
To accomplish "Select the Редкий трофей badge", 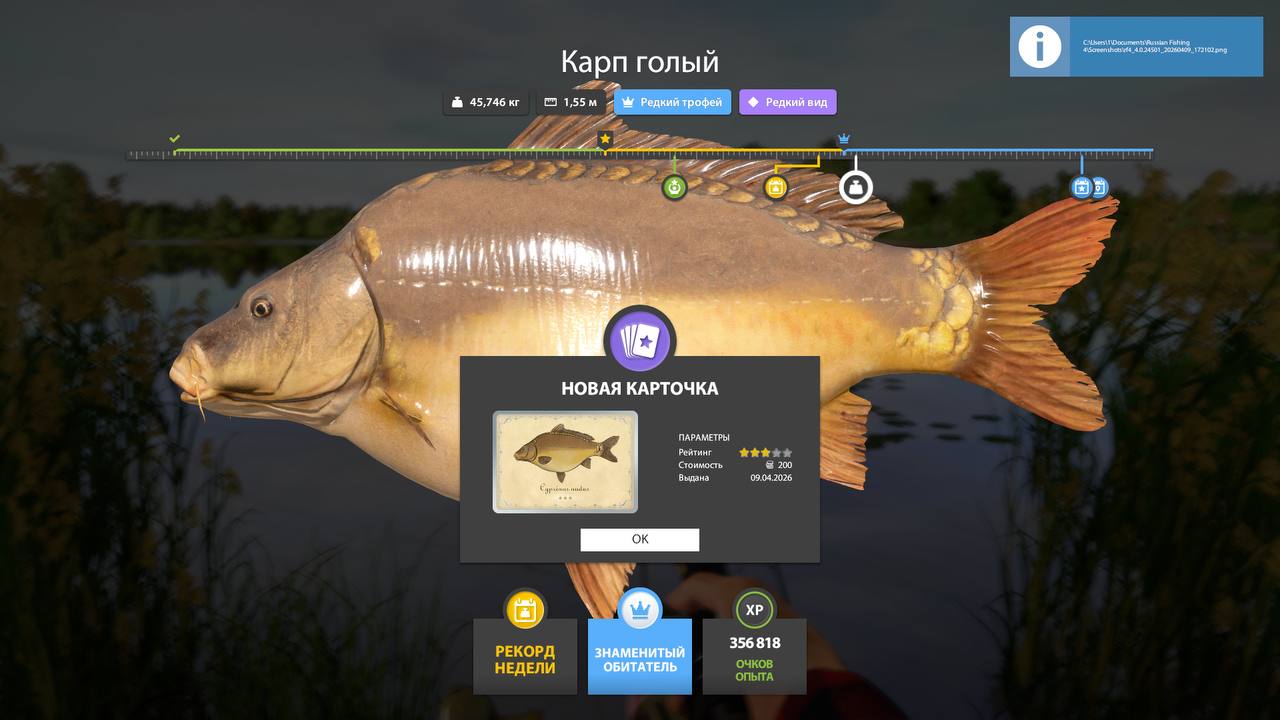I will [x=672, y=102].
